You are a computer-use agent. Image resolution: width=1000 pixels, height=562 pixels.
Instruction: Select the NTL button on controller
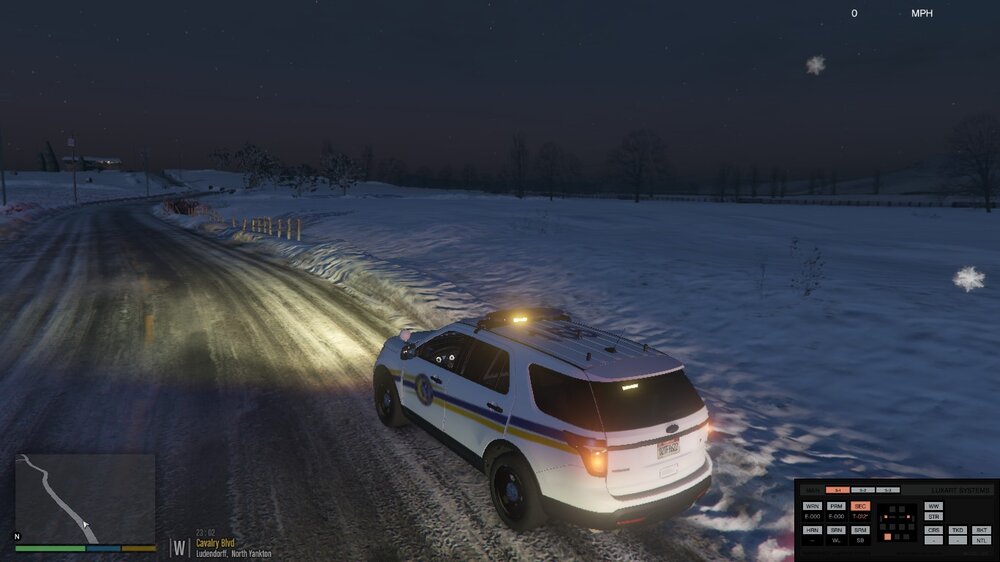[982, 541]
